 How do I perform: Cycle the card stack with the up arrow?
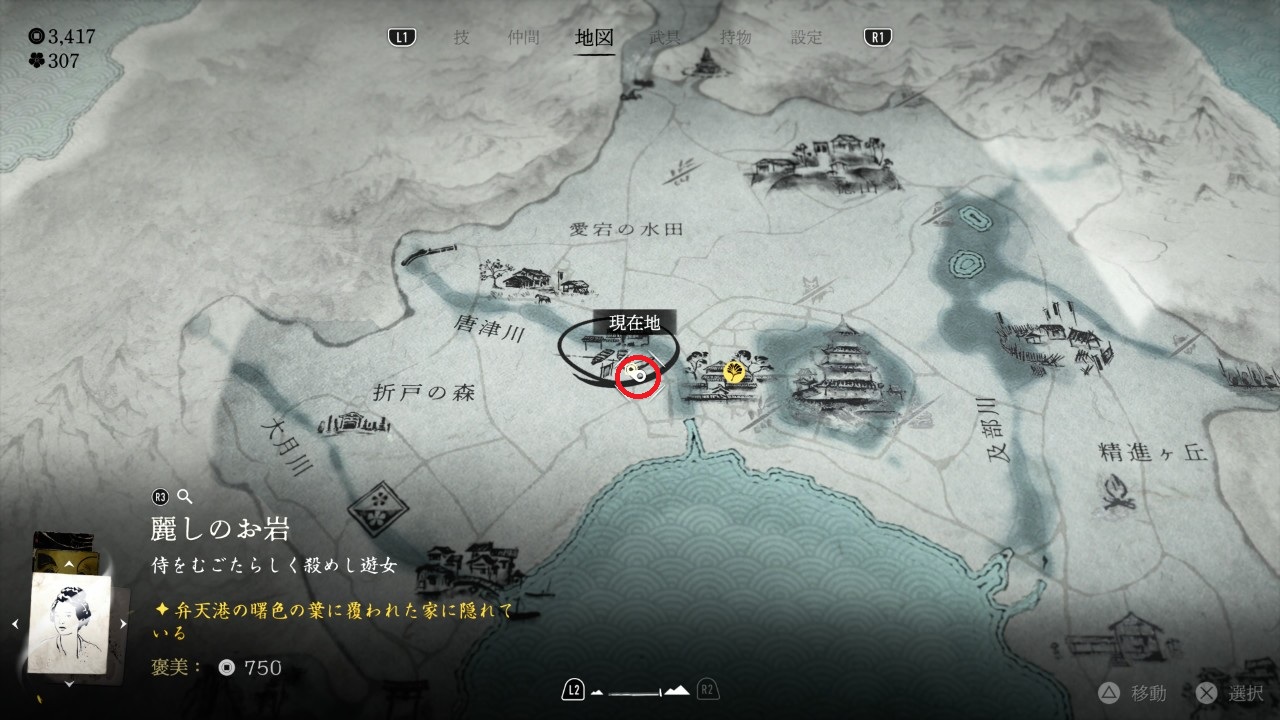(68, 565)
